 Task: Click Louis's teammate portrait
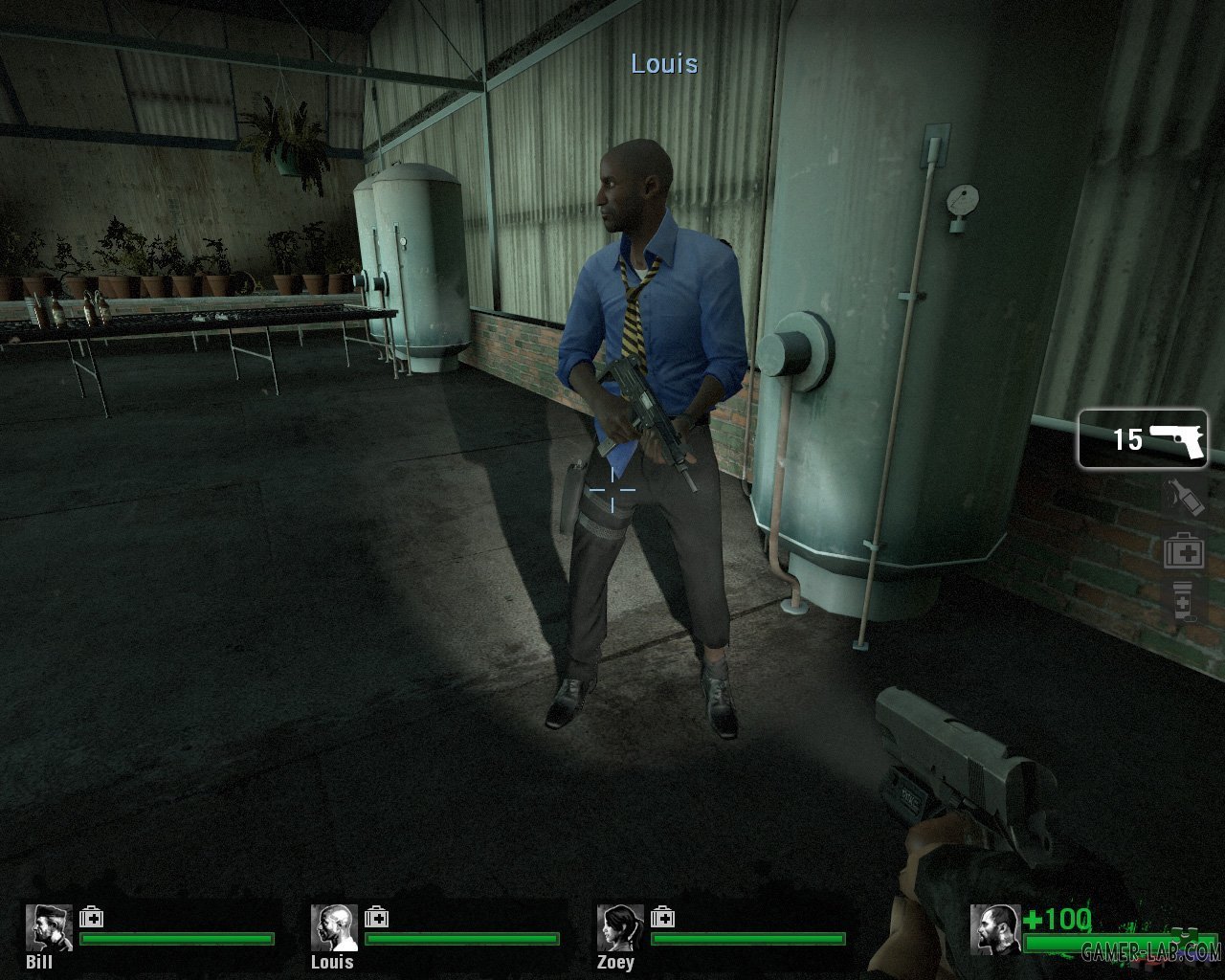tap(334, 927)
